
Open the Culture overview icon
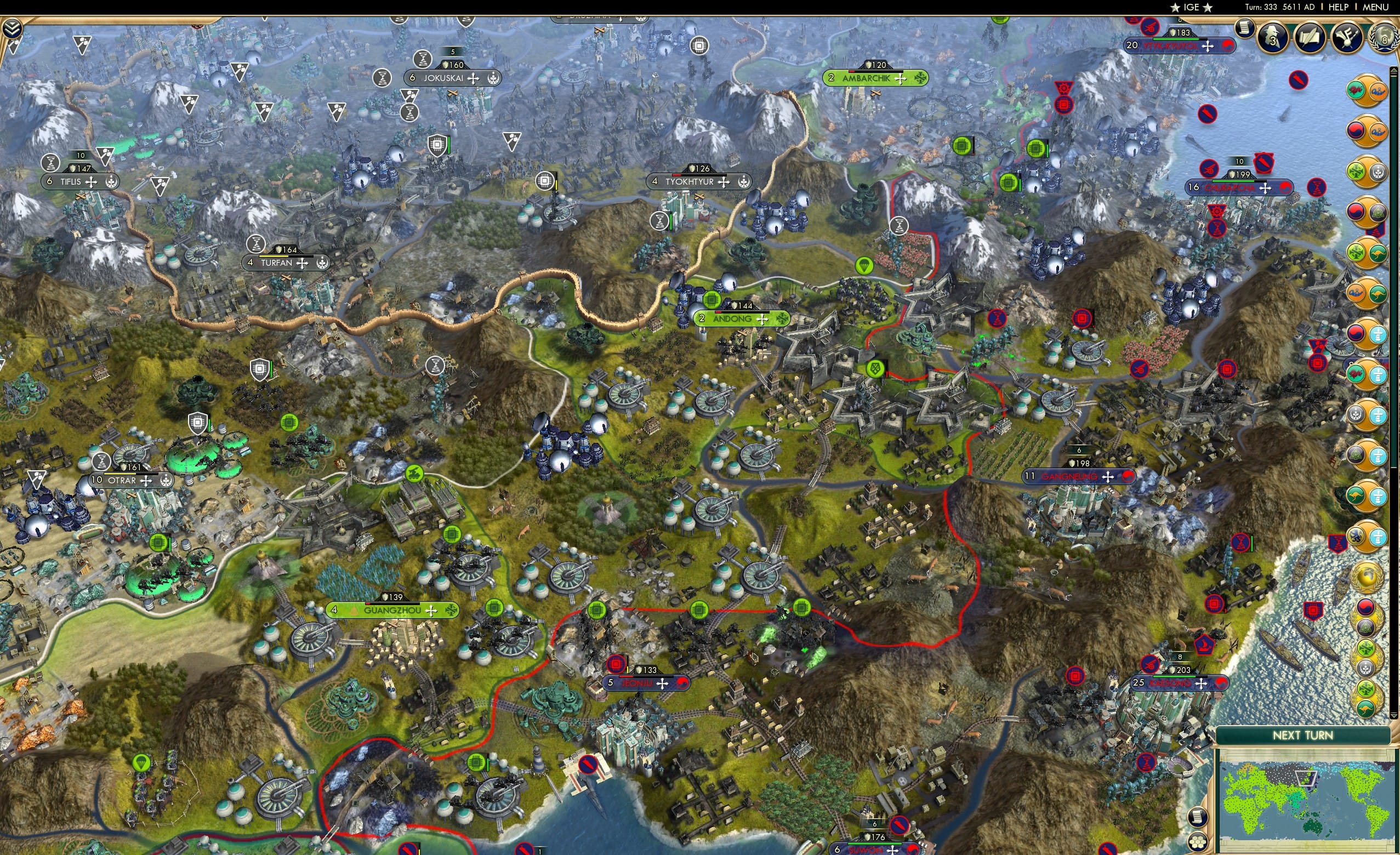pos(1348,38)
